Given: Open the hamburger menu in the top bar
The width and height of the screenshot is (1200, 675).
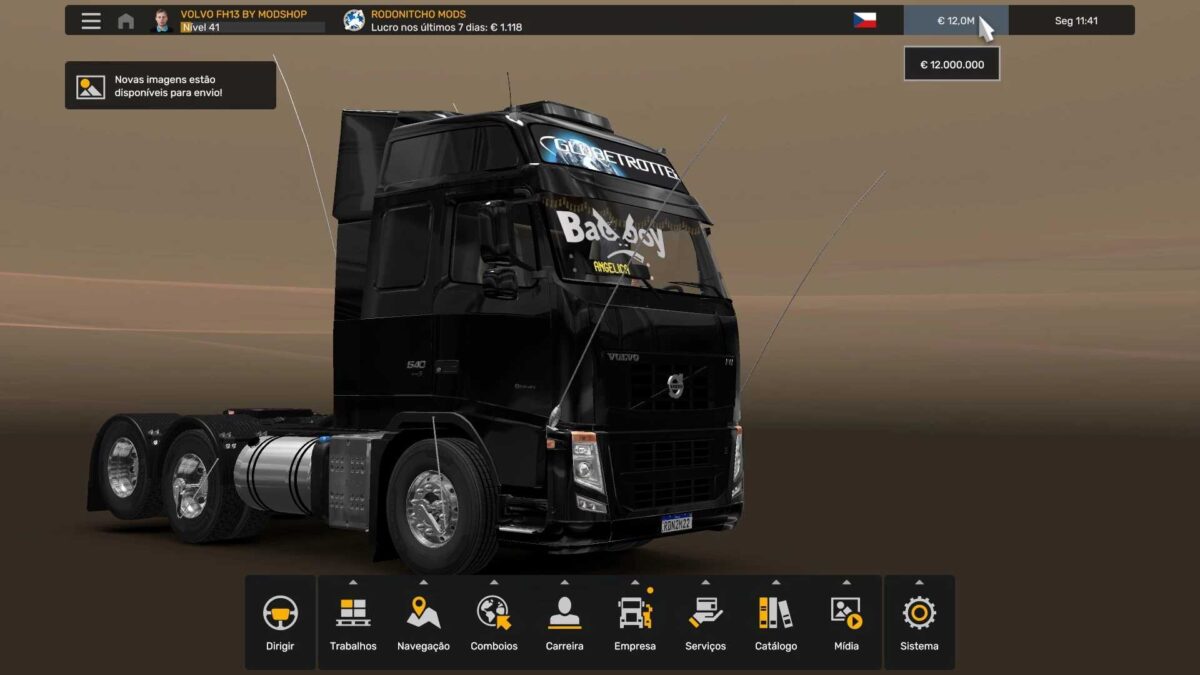Looking at the screenshot, I should [x=91, y=21].
